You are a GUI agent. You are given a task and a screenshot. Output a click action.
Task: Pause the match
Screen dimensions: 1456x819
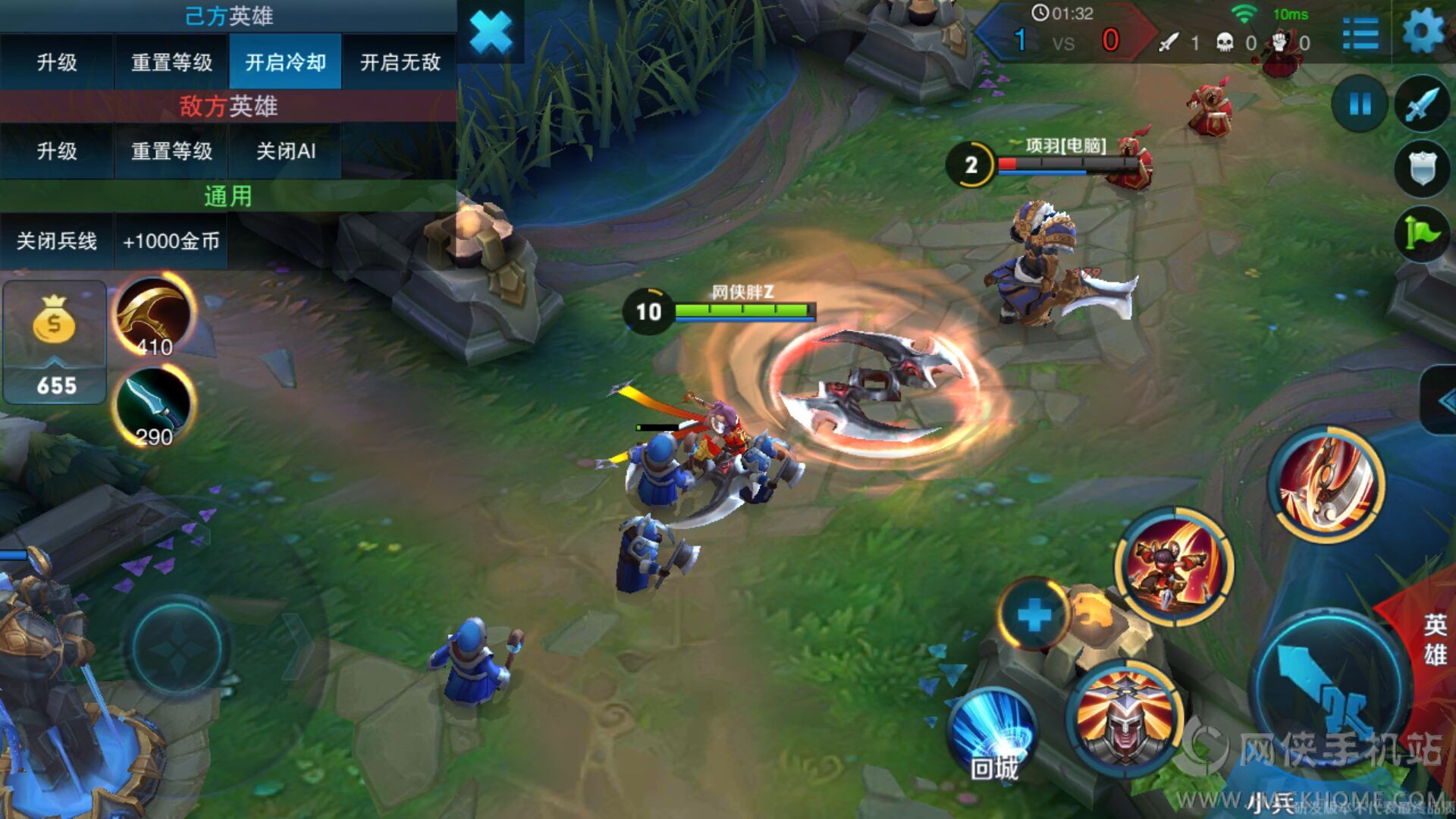[1360, 104]
